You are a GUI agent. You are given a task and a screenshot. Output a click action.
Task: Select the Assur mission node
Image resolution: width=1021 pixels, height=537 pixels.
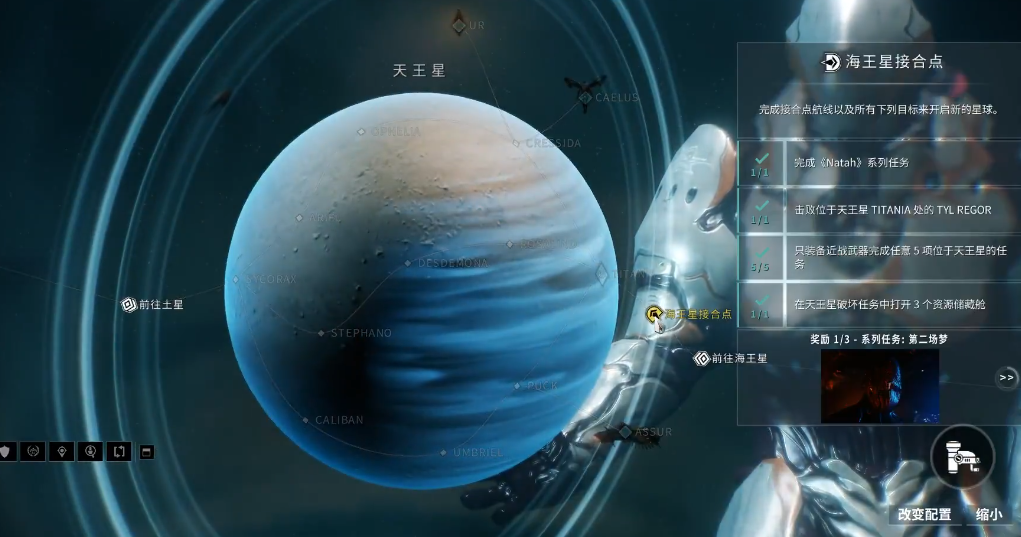(x=625, y=431)
